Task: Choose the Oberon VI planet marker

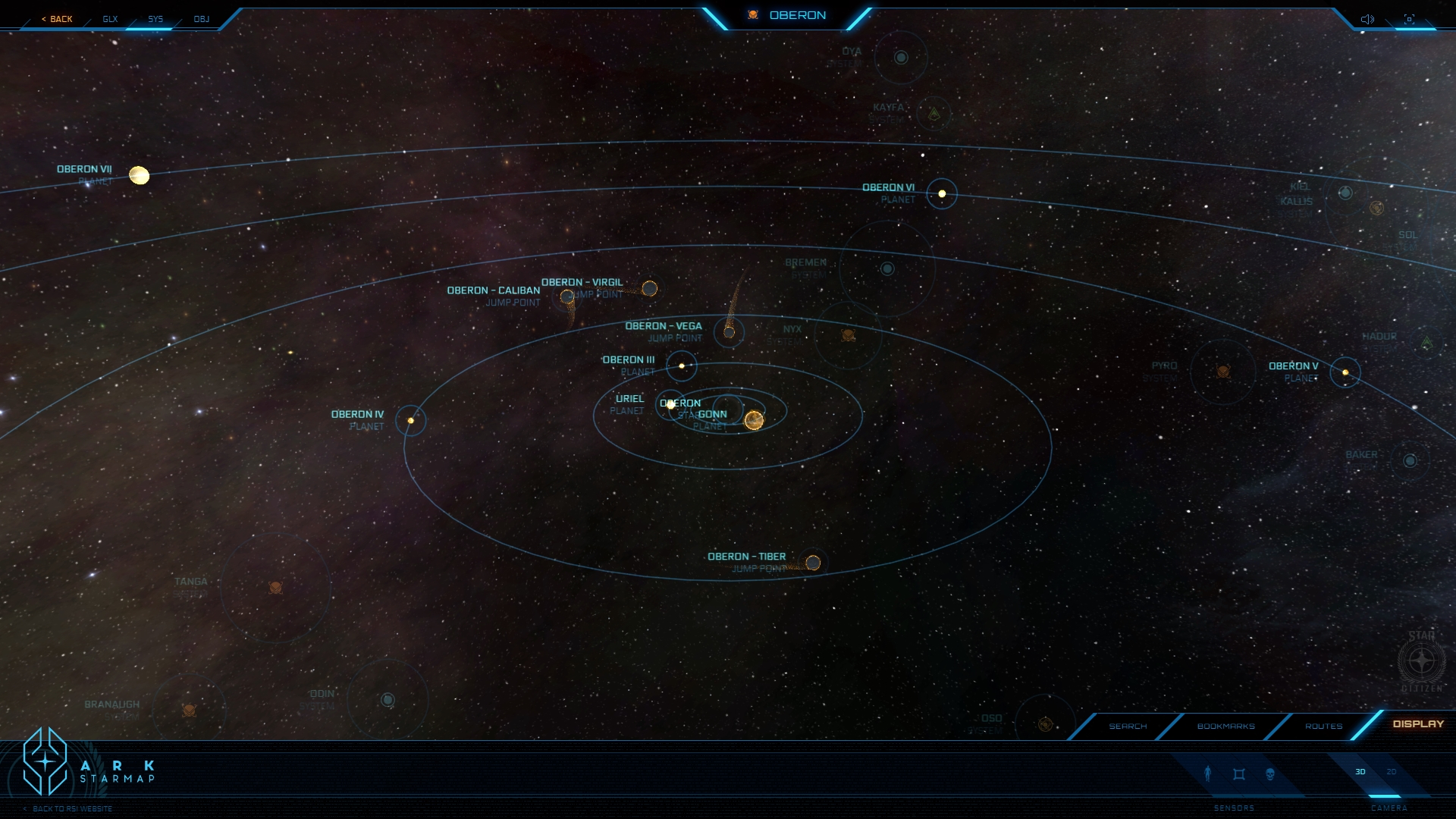Action: [942, 194]
